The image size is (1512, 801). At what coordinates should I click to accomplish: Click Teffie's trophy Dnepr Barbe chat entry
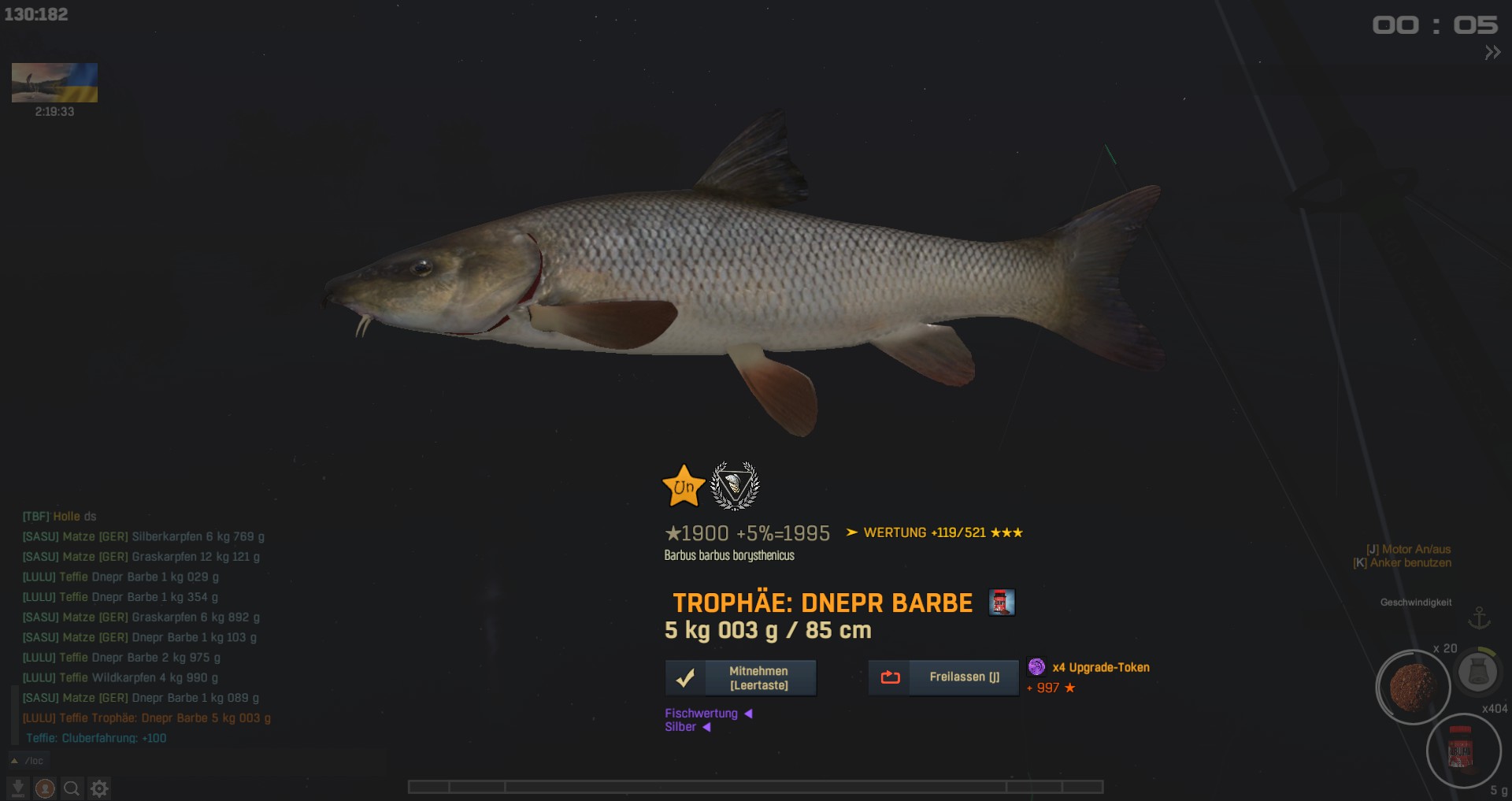[146, 718]
